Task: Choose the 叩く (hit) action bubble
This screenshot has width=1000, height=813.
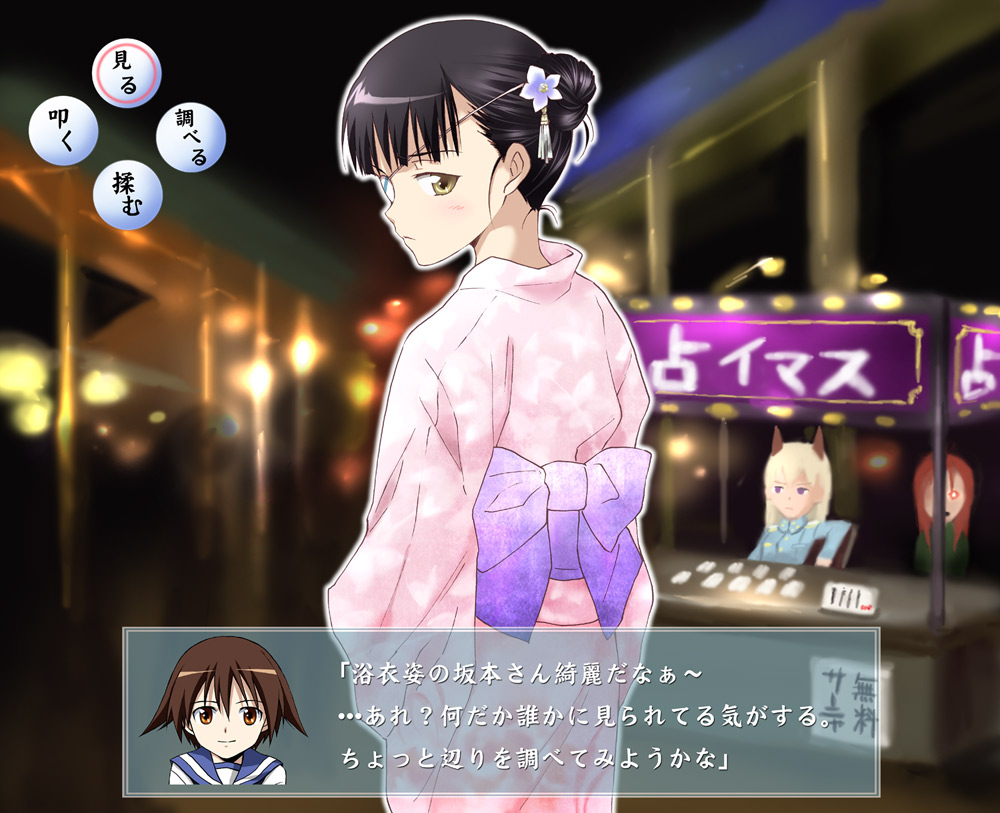Action: [64, 132]
